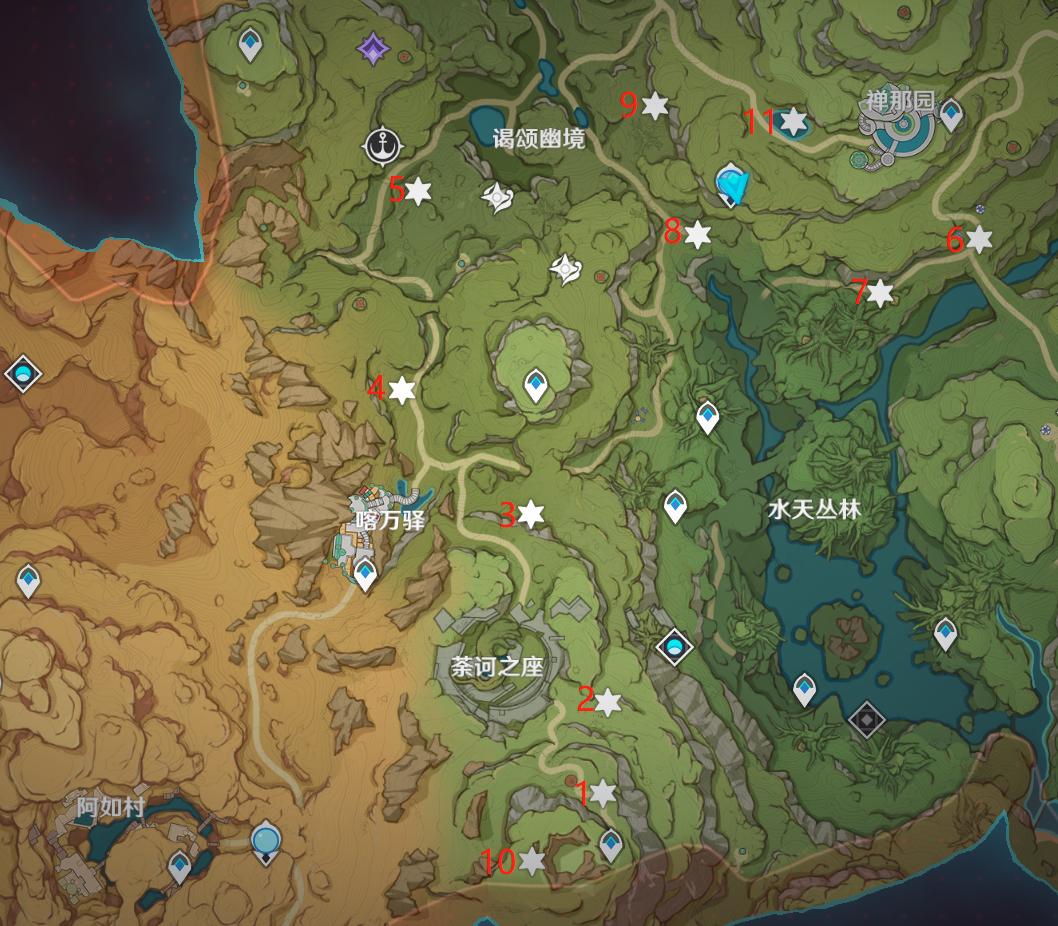
Task: Click the anchor waypoint icon
Action: (x=381, y=146)
